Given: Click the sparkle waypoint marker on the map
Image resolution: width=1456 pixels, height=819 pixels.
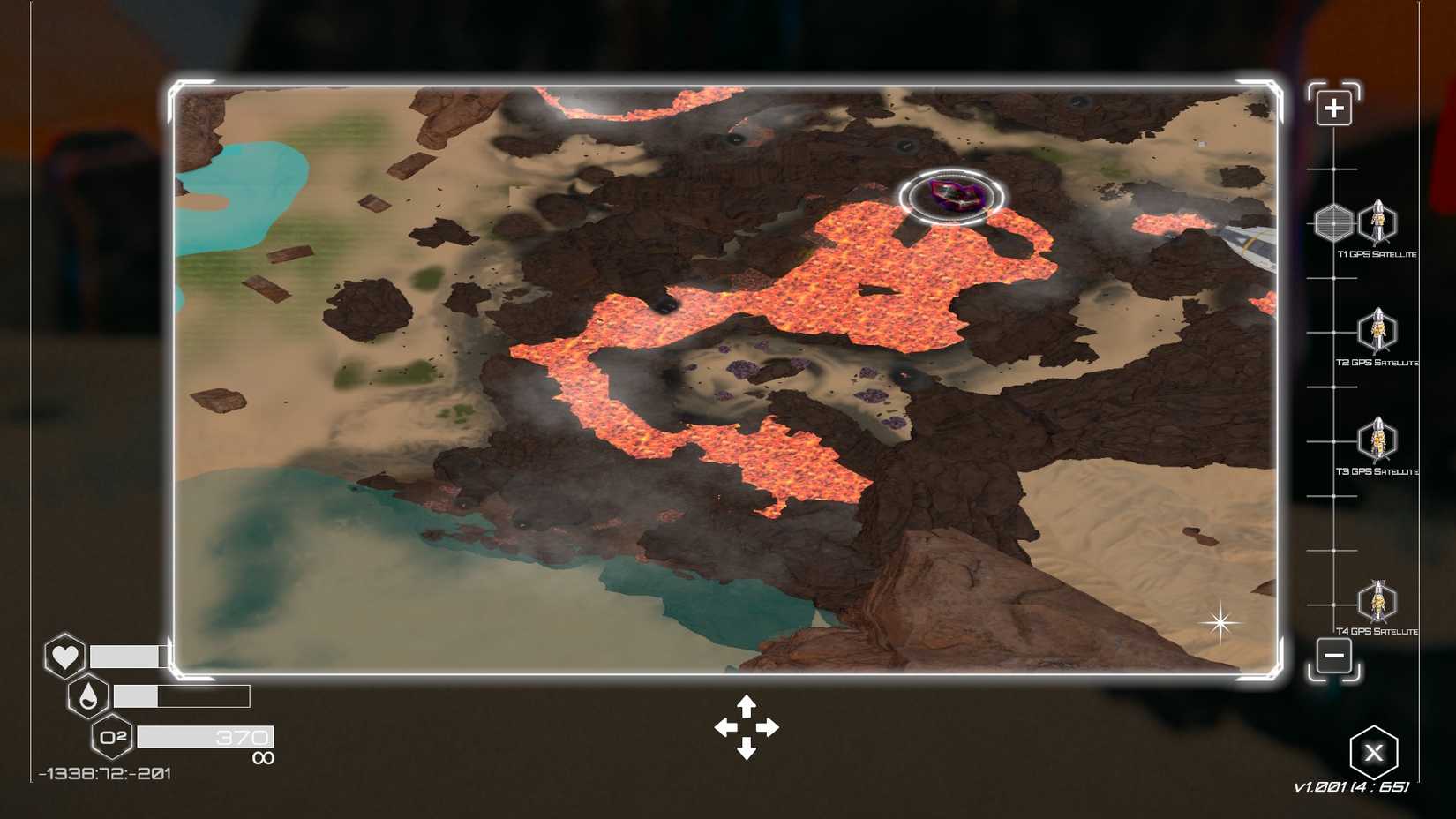Looking at the screenshot, I should pos(1220,624).
